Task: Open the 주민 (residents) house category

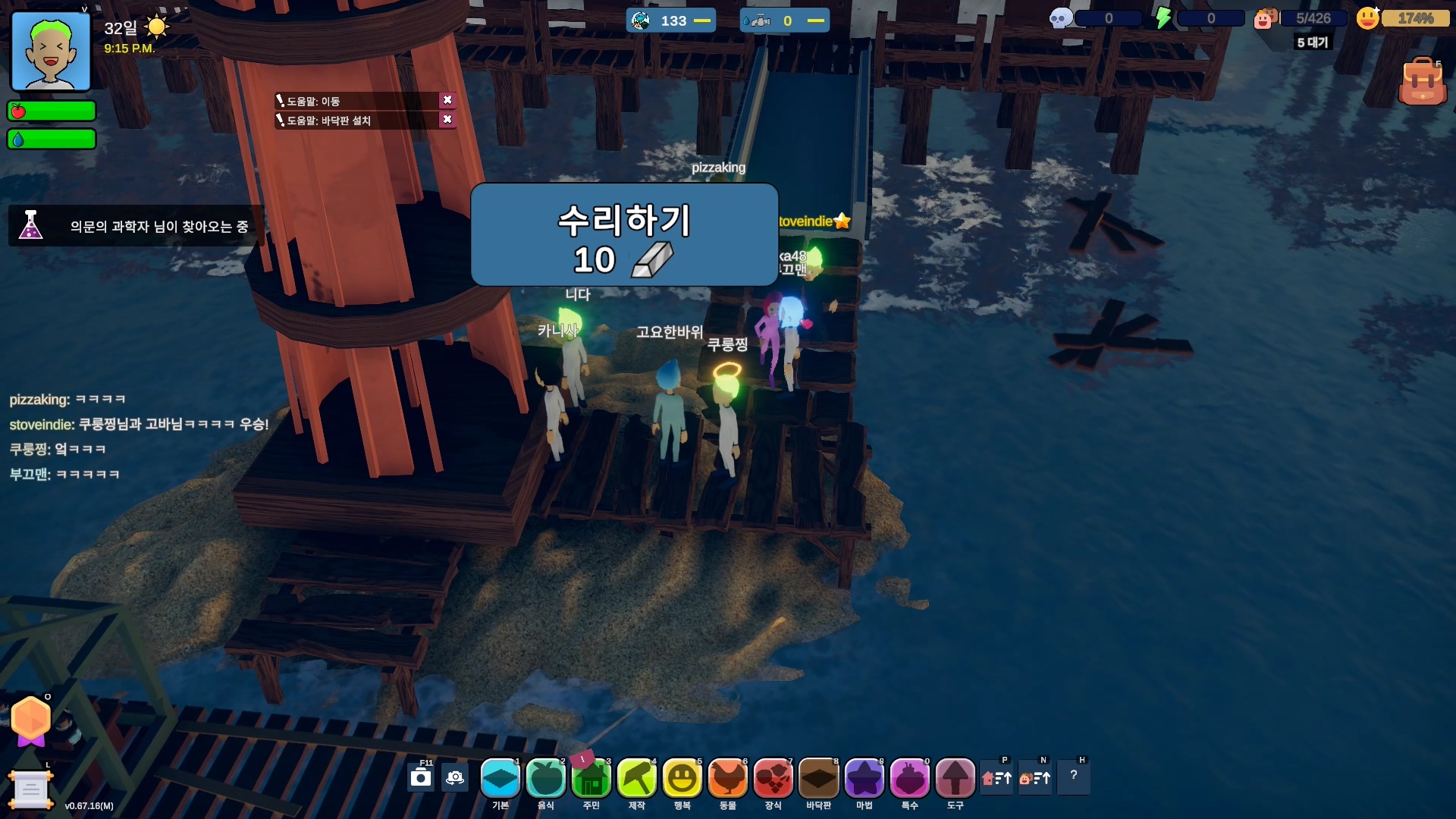Action: pos(591,778)
